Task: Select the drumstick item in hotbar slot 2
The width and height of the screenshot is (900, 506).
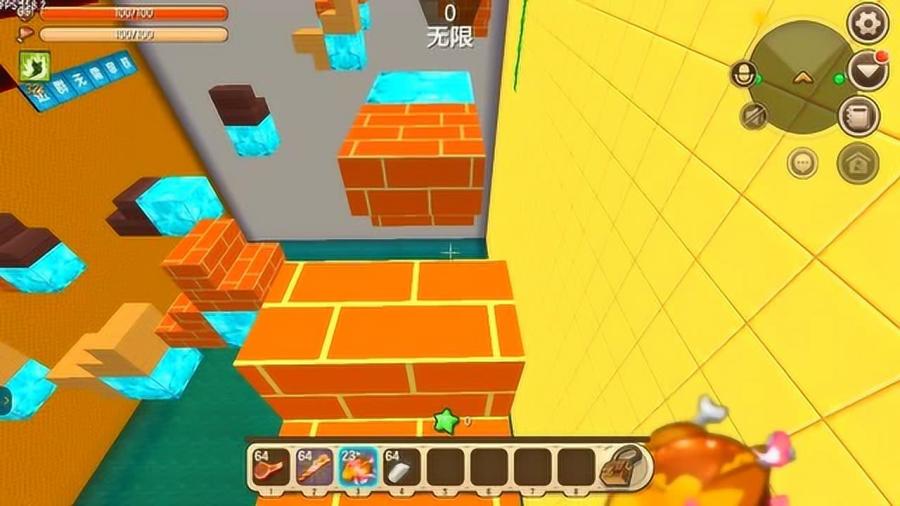Action: pyautogui.click(x=313, y=467)
